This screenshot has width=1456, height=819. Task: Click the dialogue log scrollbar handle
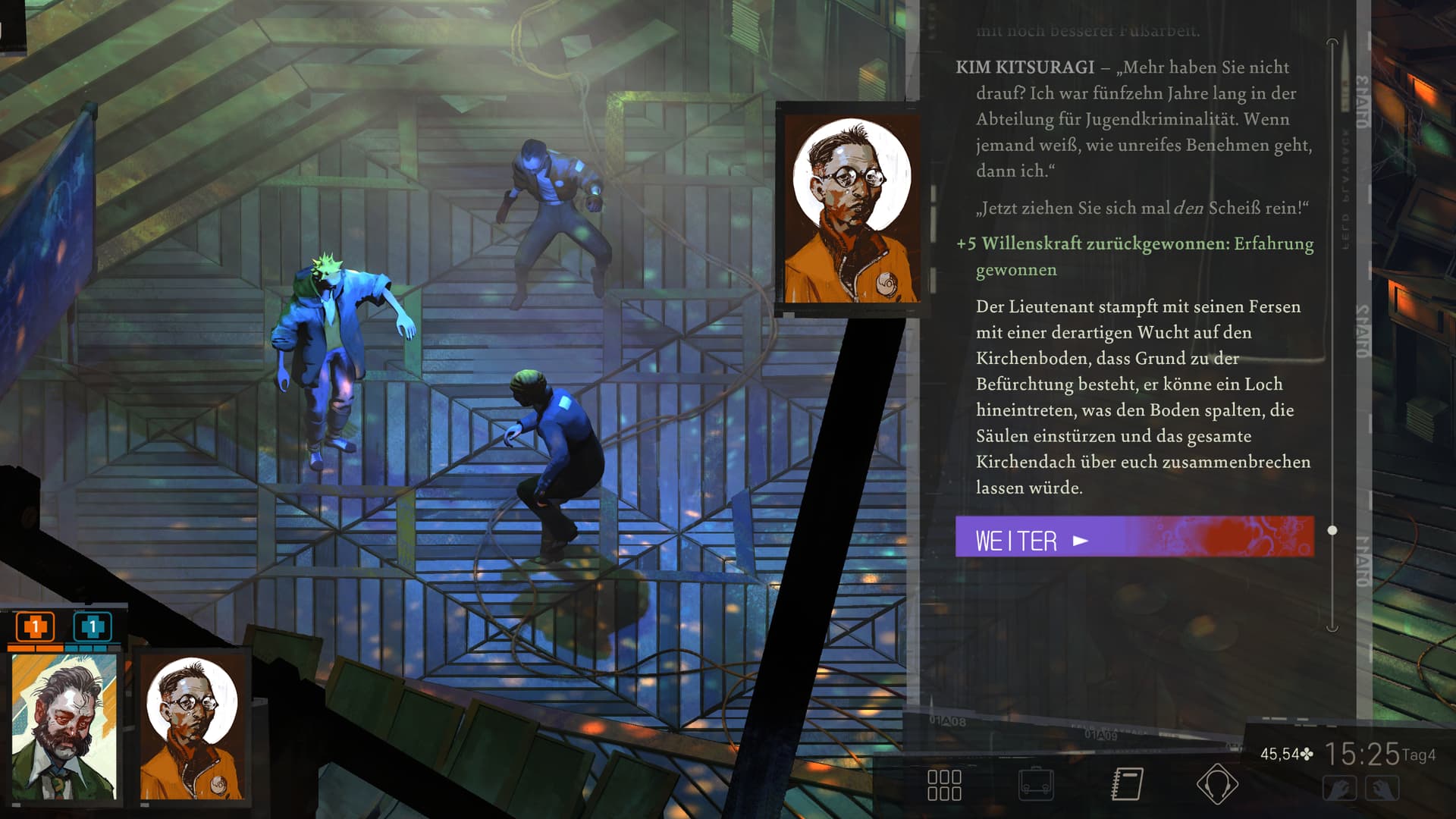1332,530
